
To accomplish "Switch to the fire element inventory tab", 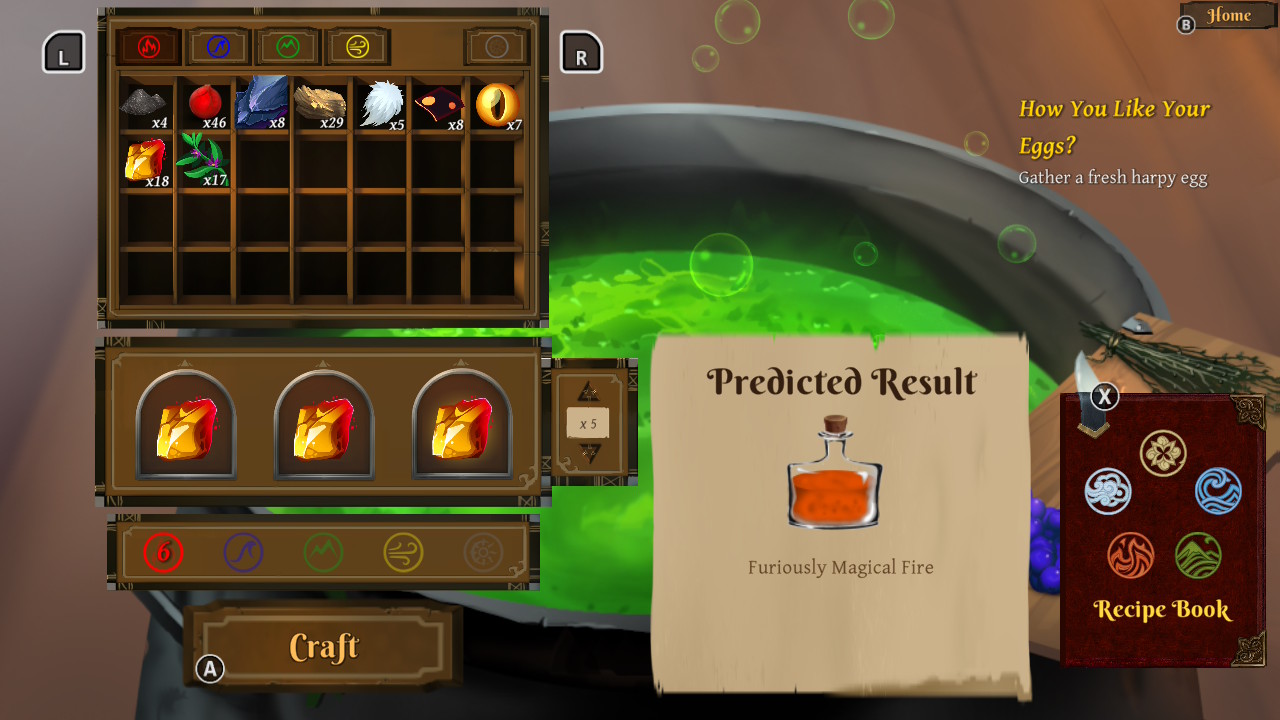I will pos(147,46).
